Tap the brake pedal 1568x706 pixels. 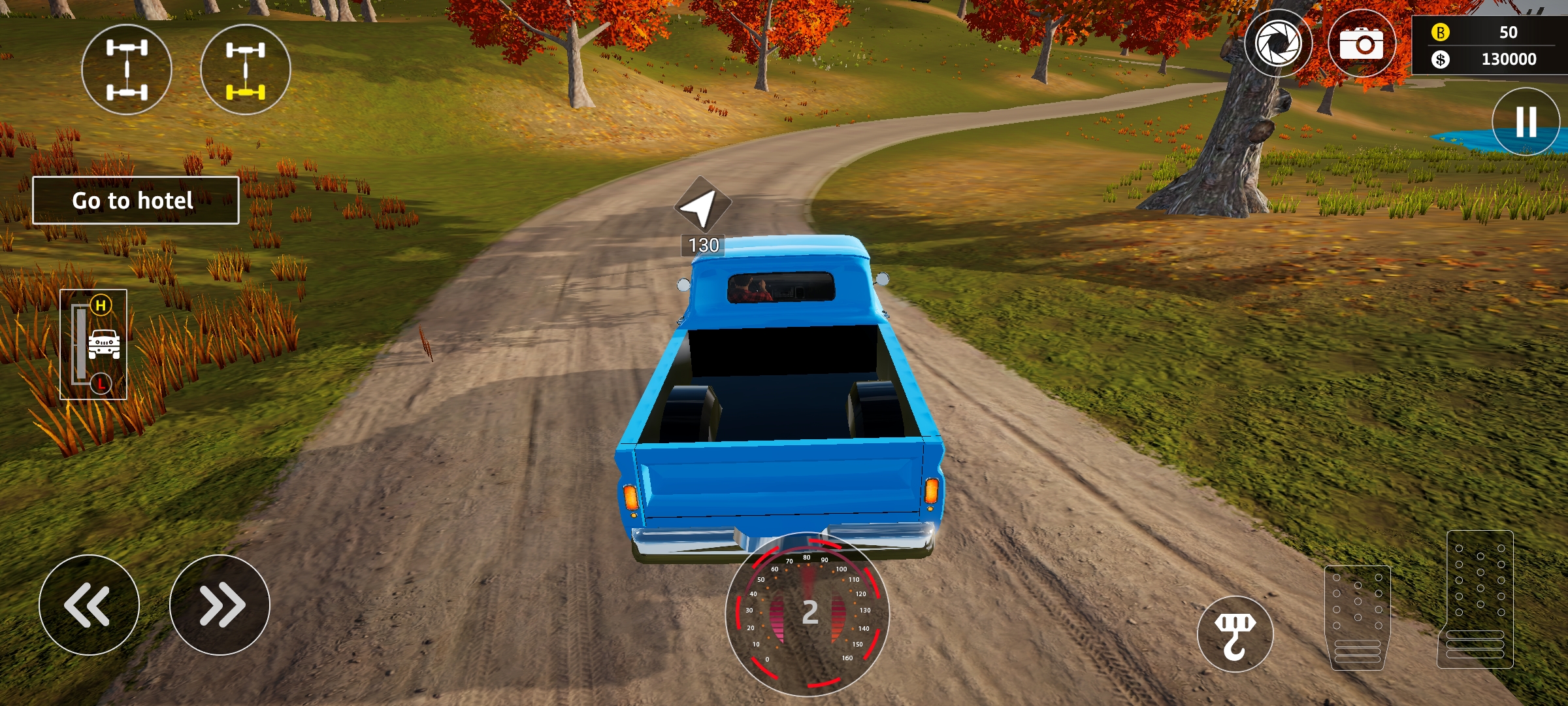coord(1358,617)
